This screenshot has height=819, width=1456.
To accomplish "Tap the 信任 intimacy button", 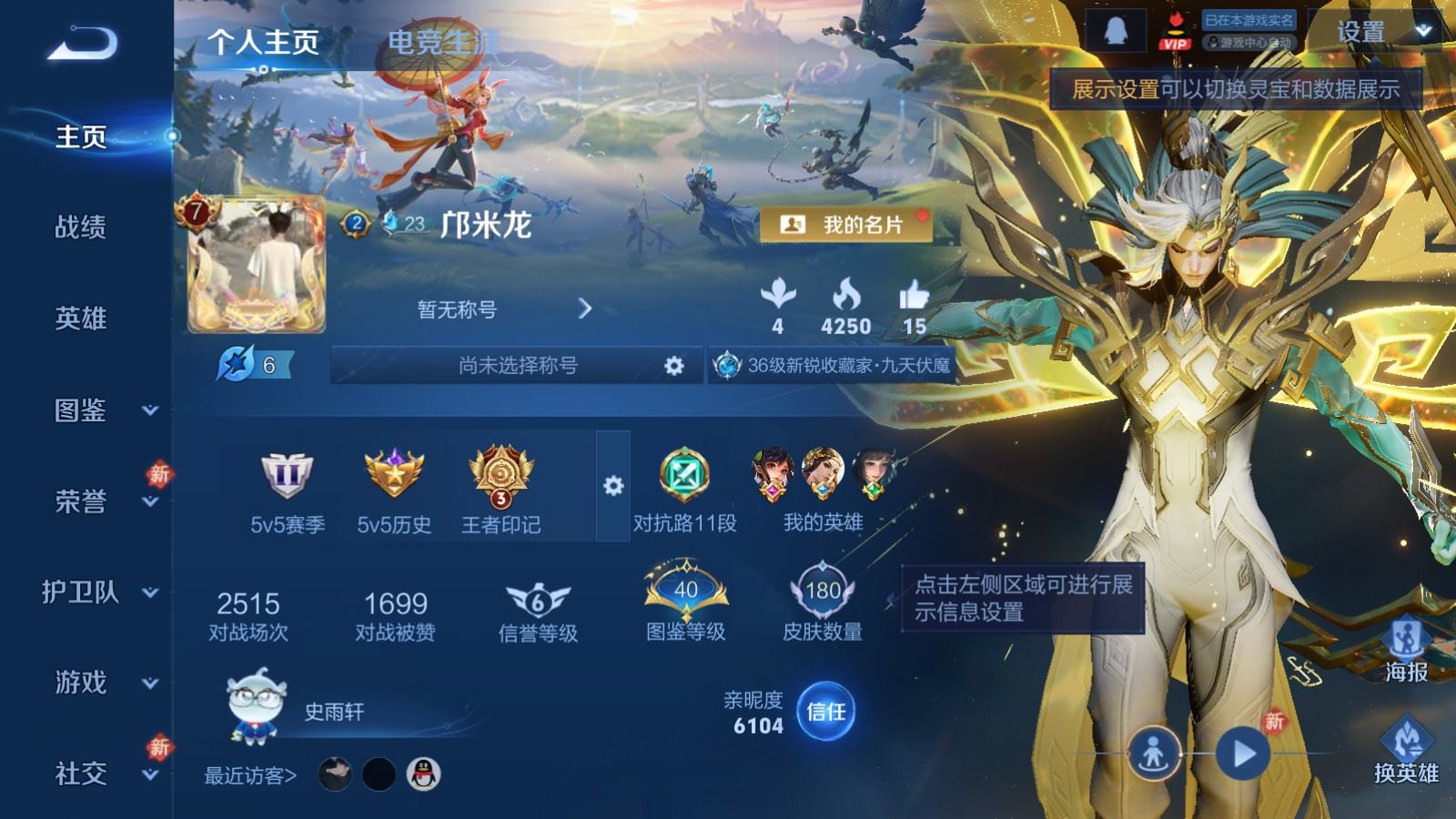I will coord(825,712).
